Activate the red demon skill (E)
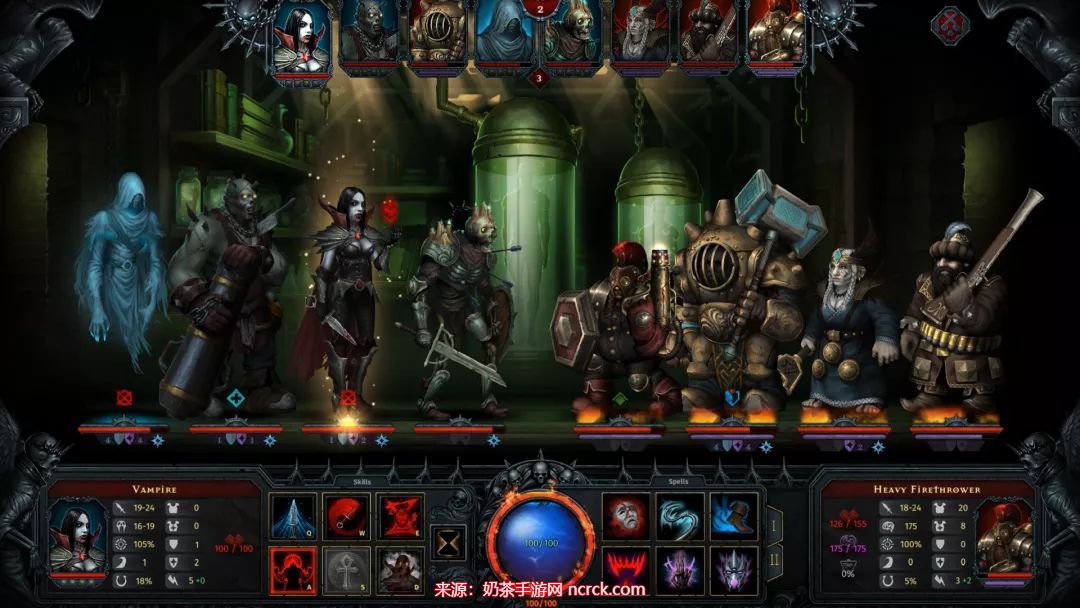This screenshot has height=608, width=1080. click(x=401, y=516)
